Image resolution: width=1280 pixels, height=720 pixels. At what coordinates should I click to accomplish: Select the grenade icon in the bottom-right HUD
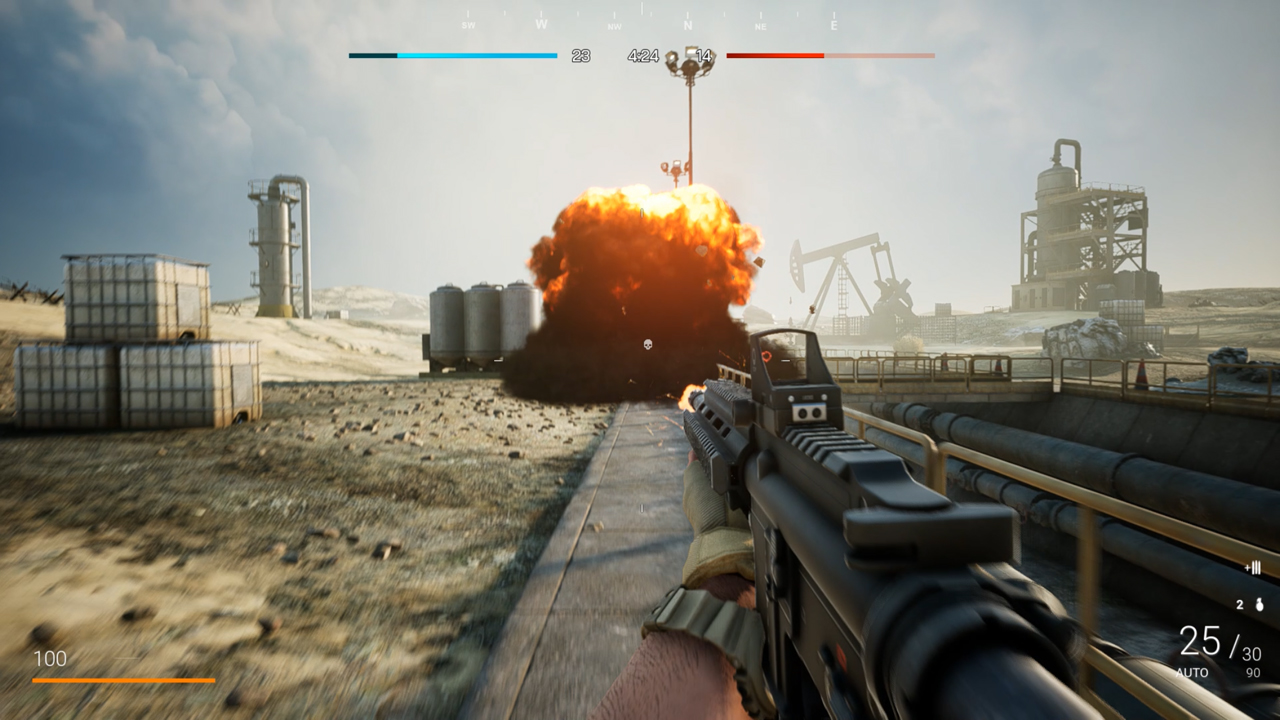pos(1259,605)
